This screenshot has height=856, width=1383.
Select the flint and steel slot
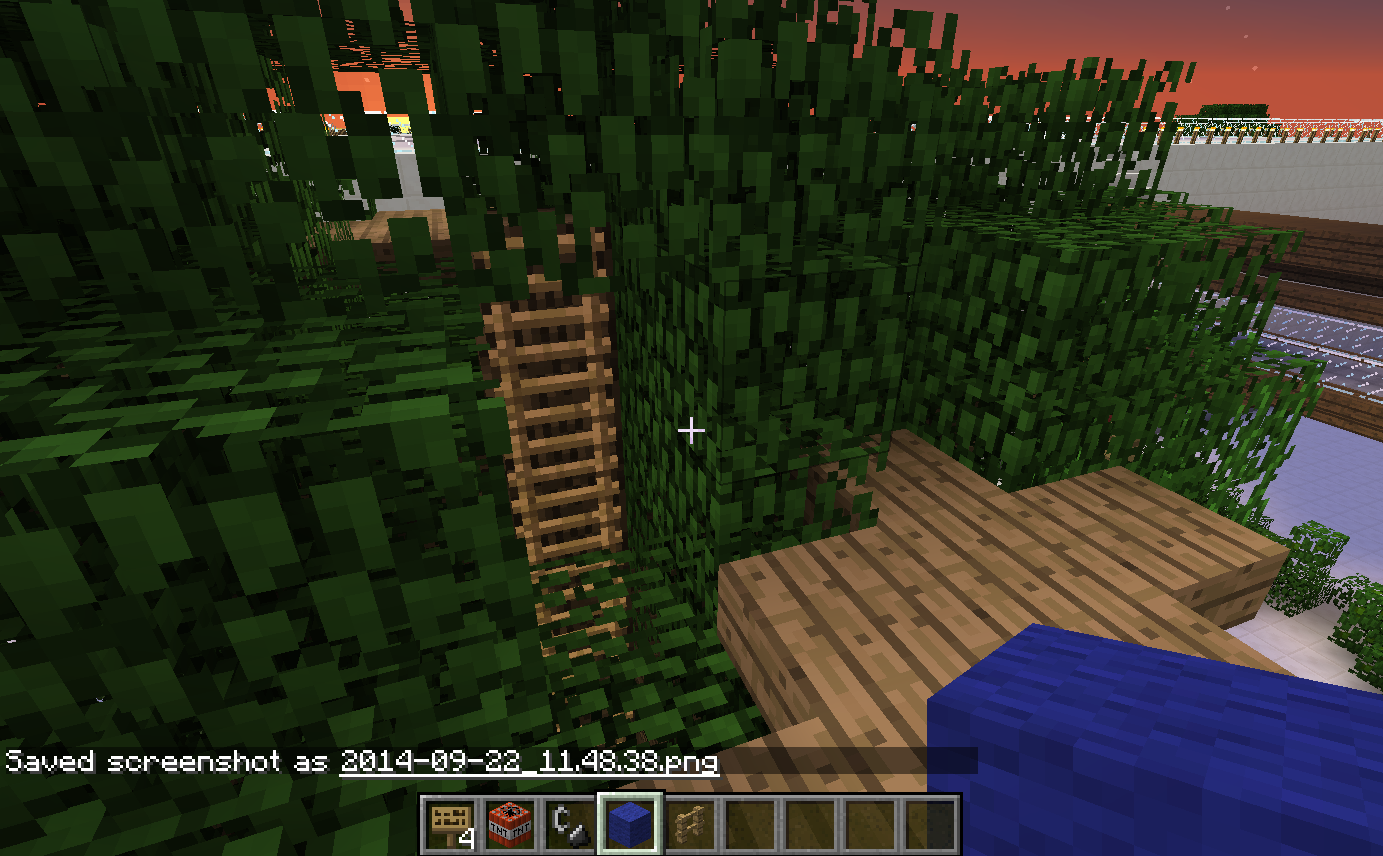click(568, 824)
